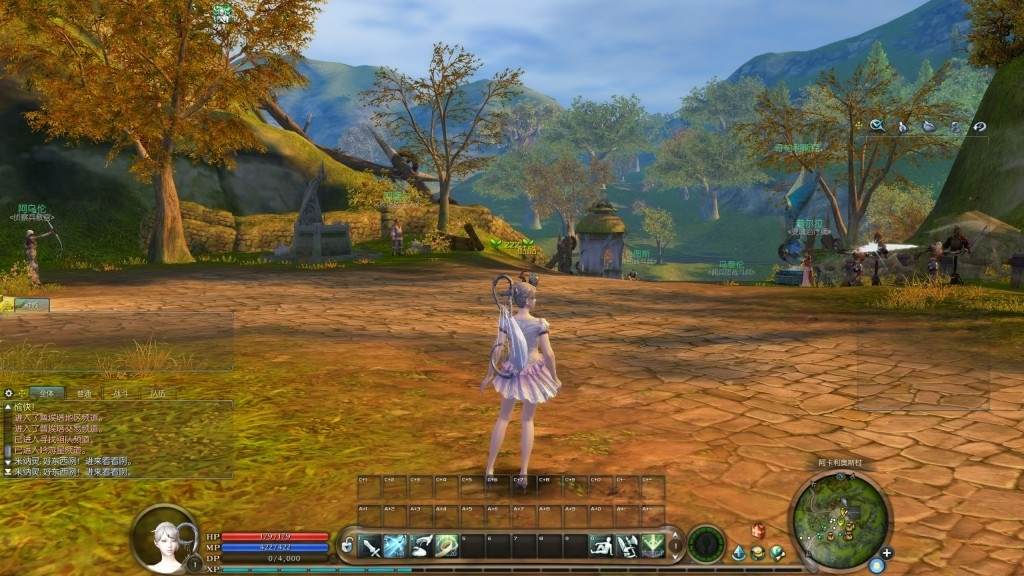Use the green downward arrow skill
This screenshot has width=1024, height=576.
[653, 546]
